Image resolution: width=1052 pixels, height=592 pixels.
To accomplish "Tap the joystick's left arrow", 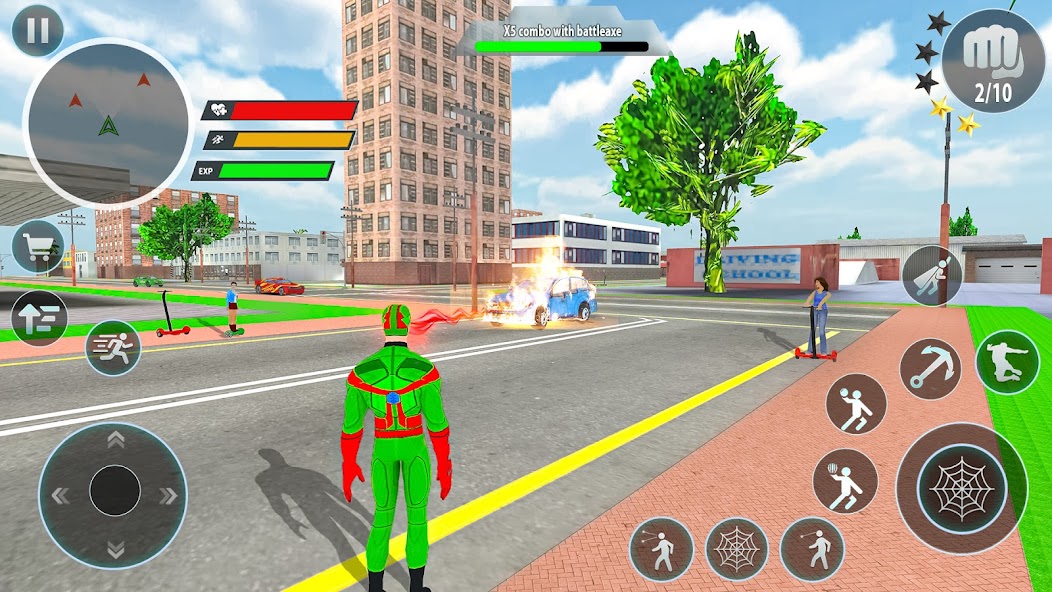I will coord(61,495).
